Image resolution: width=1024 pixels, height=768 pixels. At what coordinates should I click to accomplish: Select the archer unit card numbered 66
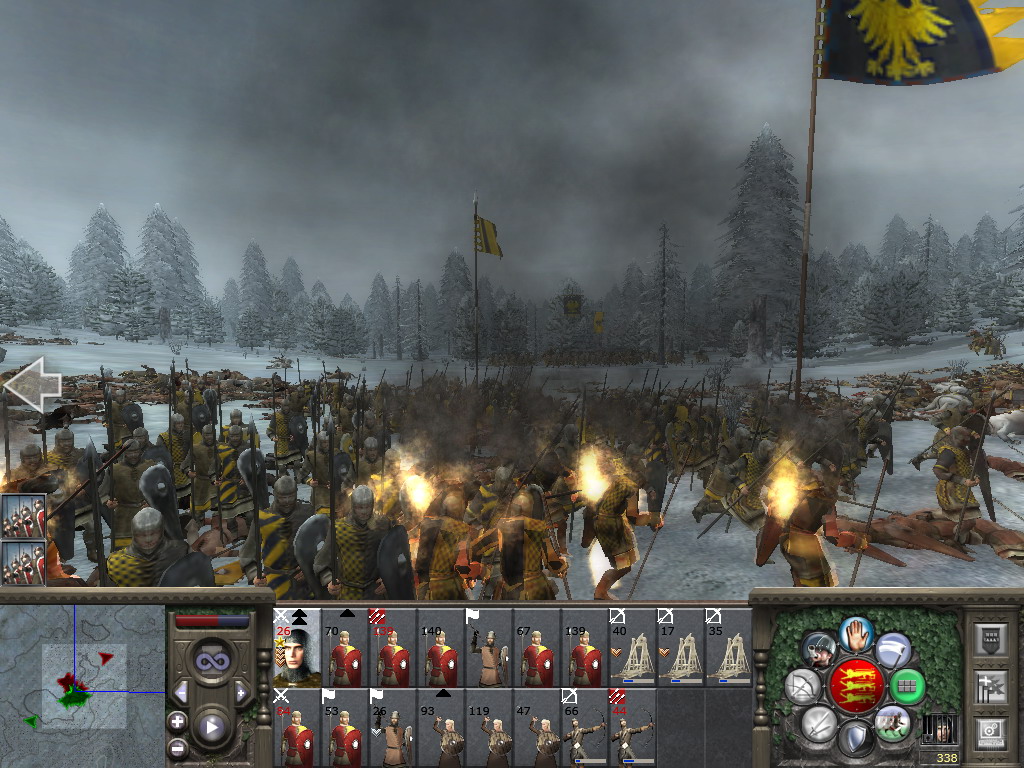click(x=583, y=728)
